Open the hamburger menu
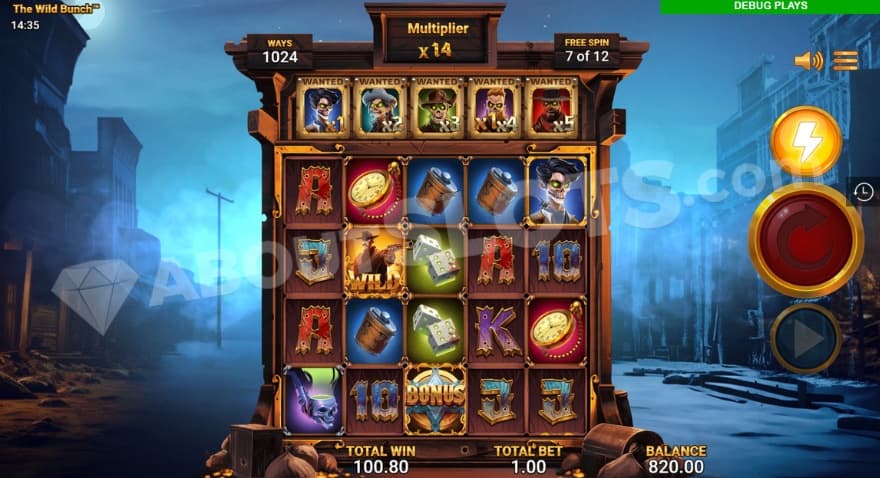The width and height of the screenshot is (880, 478). 846,61
